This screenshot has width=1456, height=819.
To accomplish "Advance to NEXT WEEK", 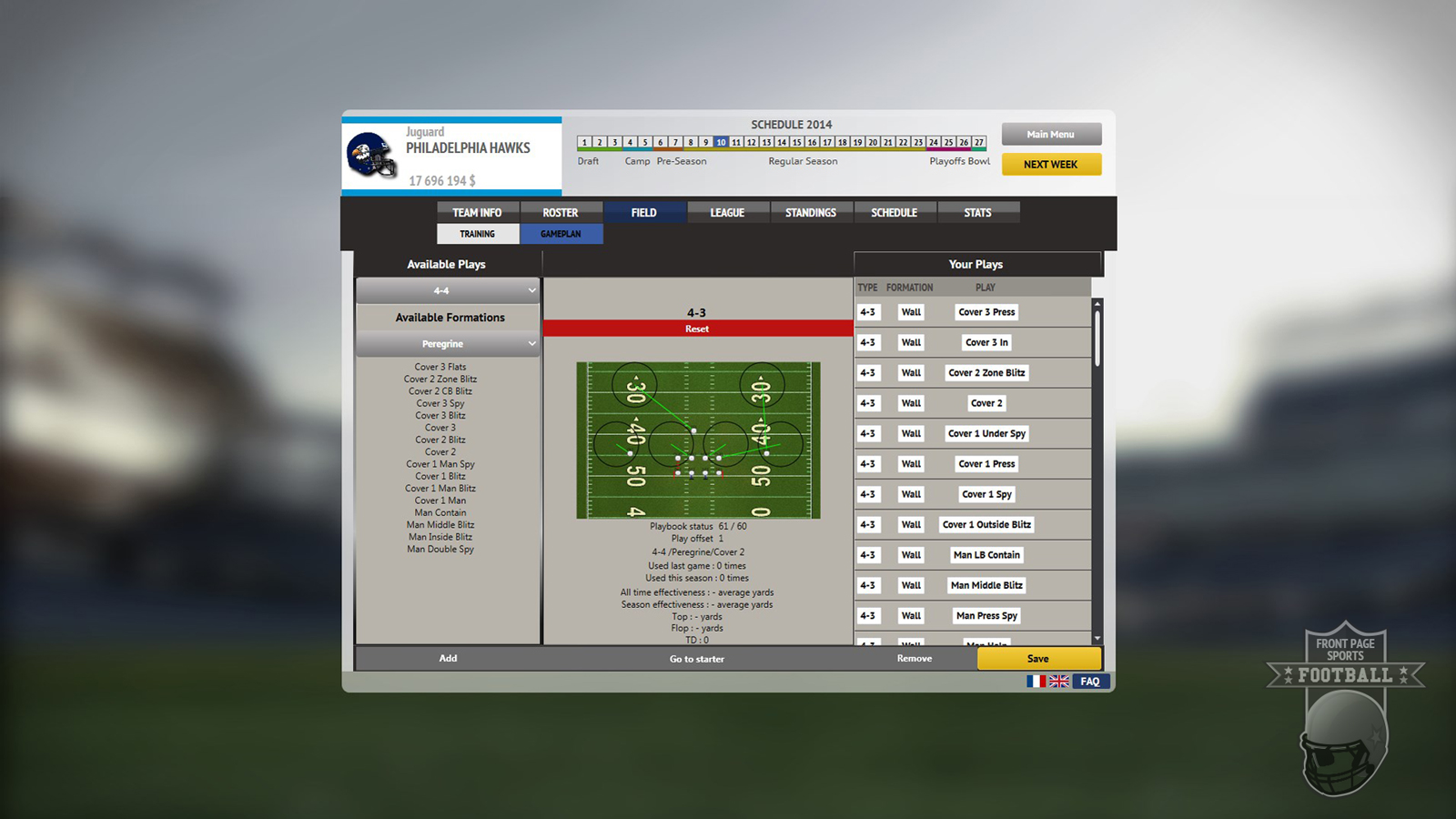I will tap(1051, 165).
